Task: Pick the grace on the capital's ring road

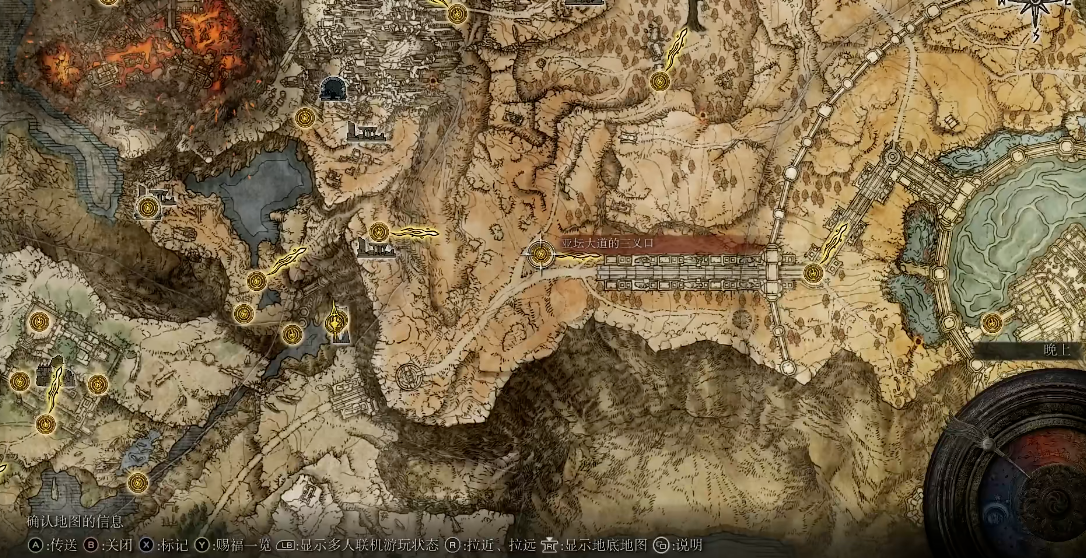Action: point(991,322)
